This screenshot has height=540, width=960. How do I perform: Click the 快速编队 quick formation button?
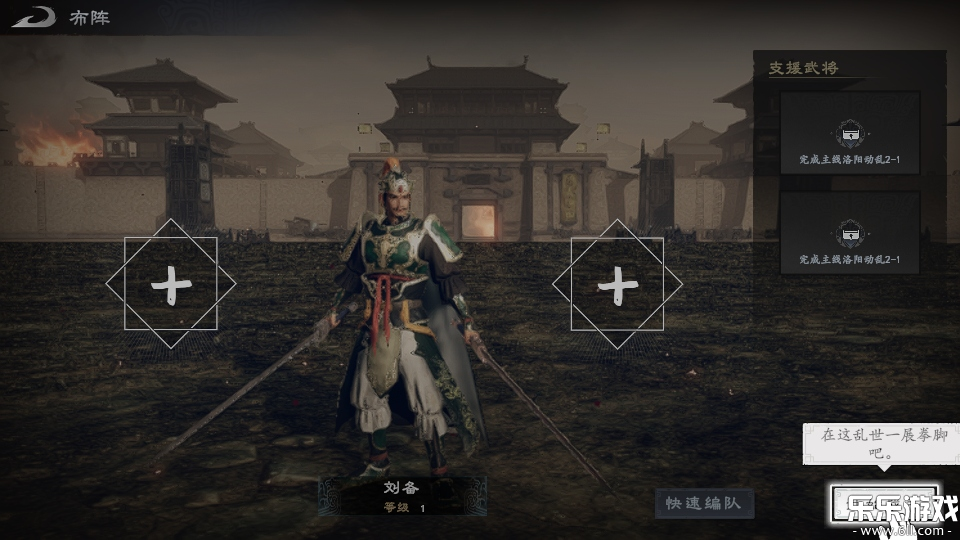coord(704,503)
